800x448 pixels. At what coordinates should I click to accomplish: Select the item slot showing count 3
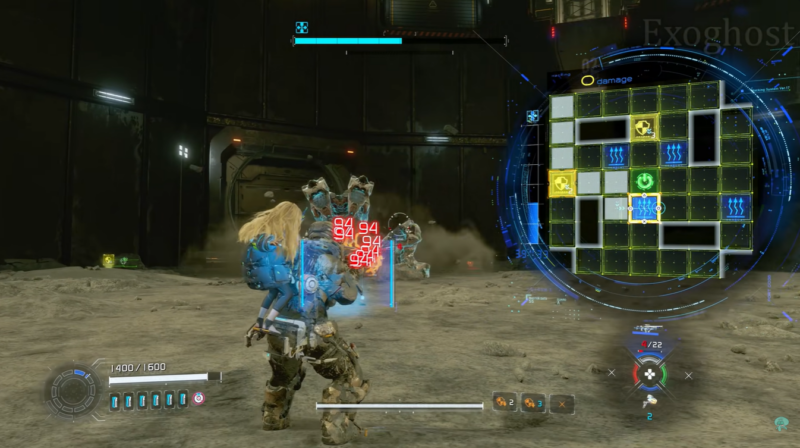[x=532, y=403]
